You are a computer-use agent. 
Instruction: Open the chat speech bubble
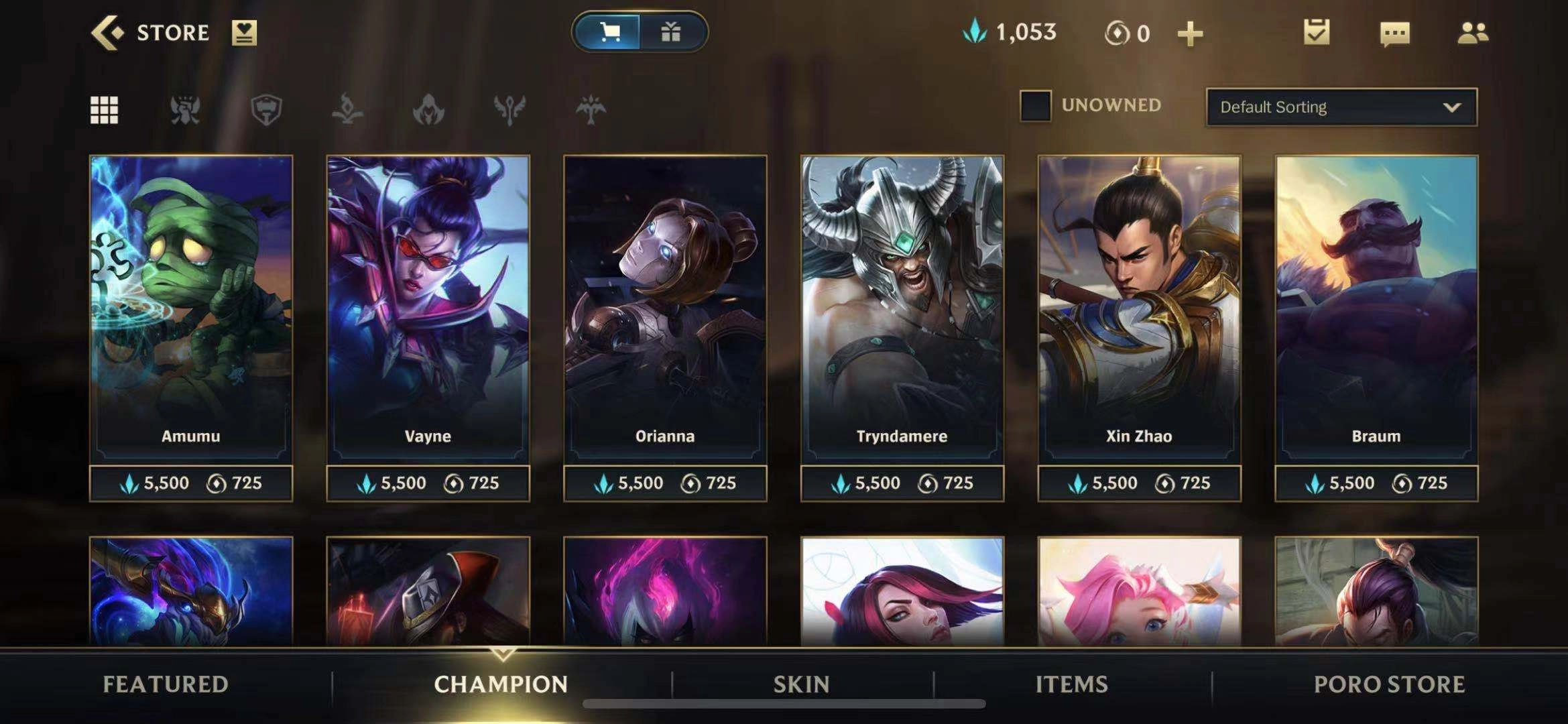click(1394, 34)
